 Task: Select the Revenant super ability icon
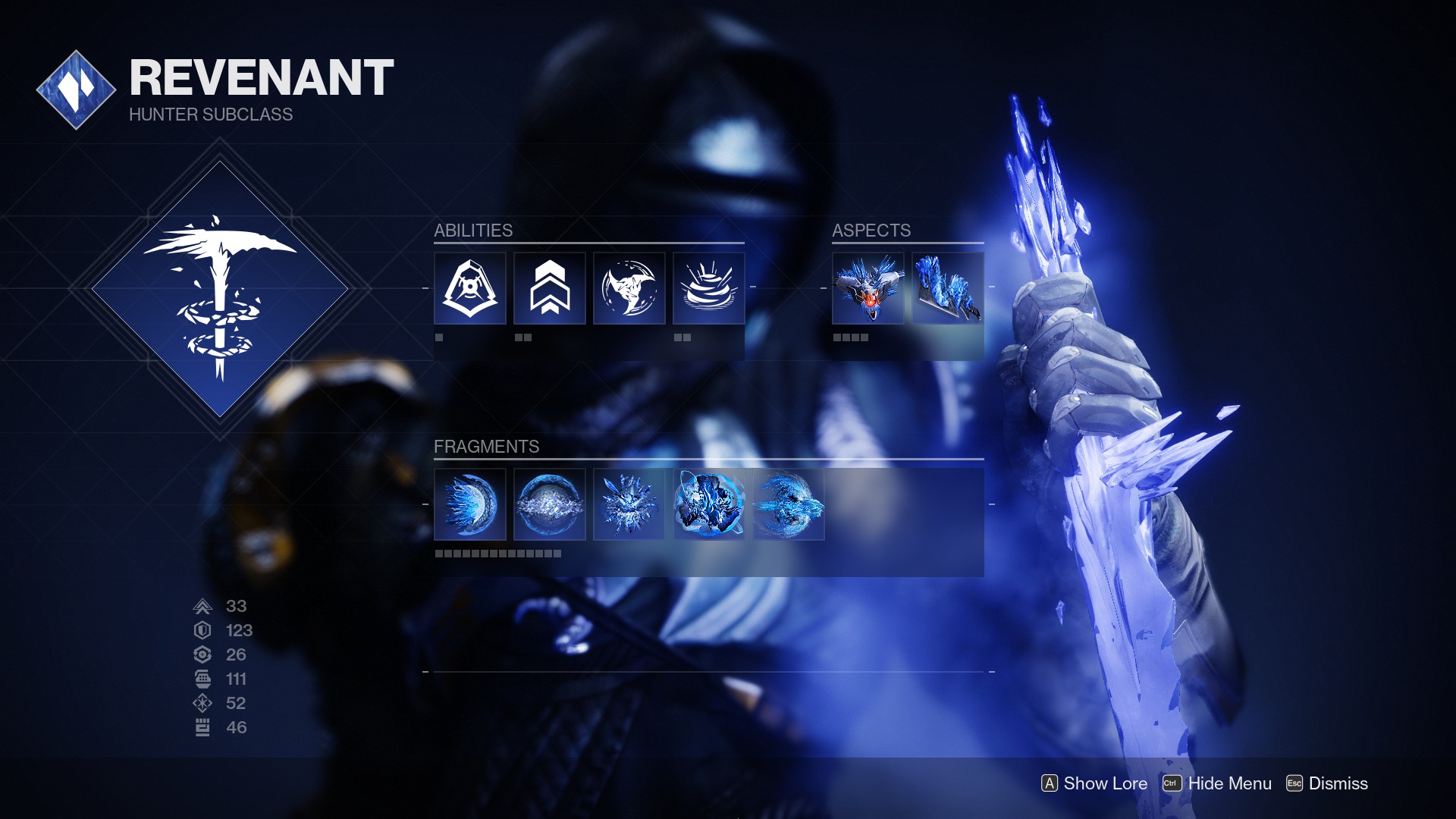[x=470, y=289]
